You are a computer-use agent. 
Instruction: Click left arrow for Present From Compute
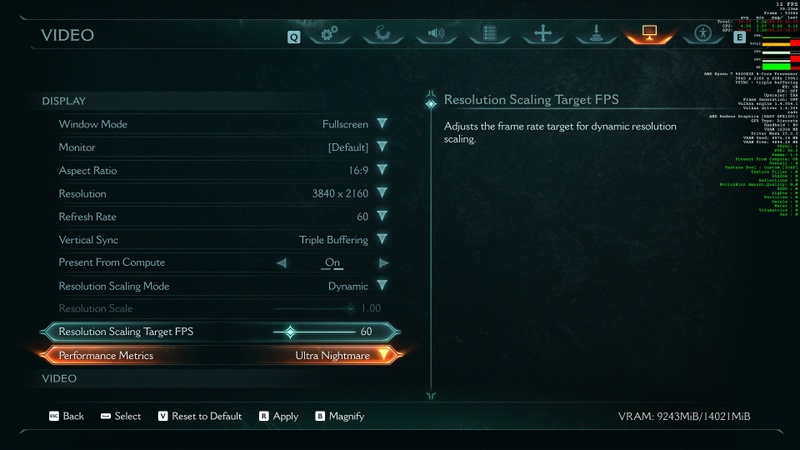click(281, 263)
